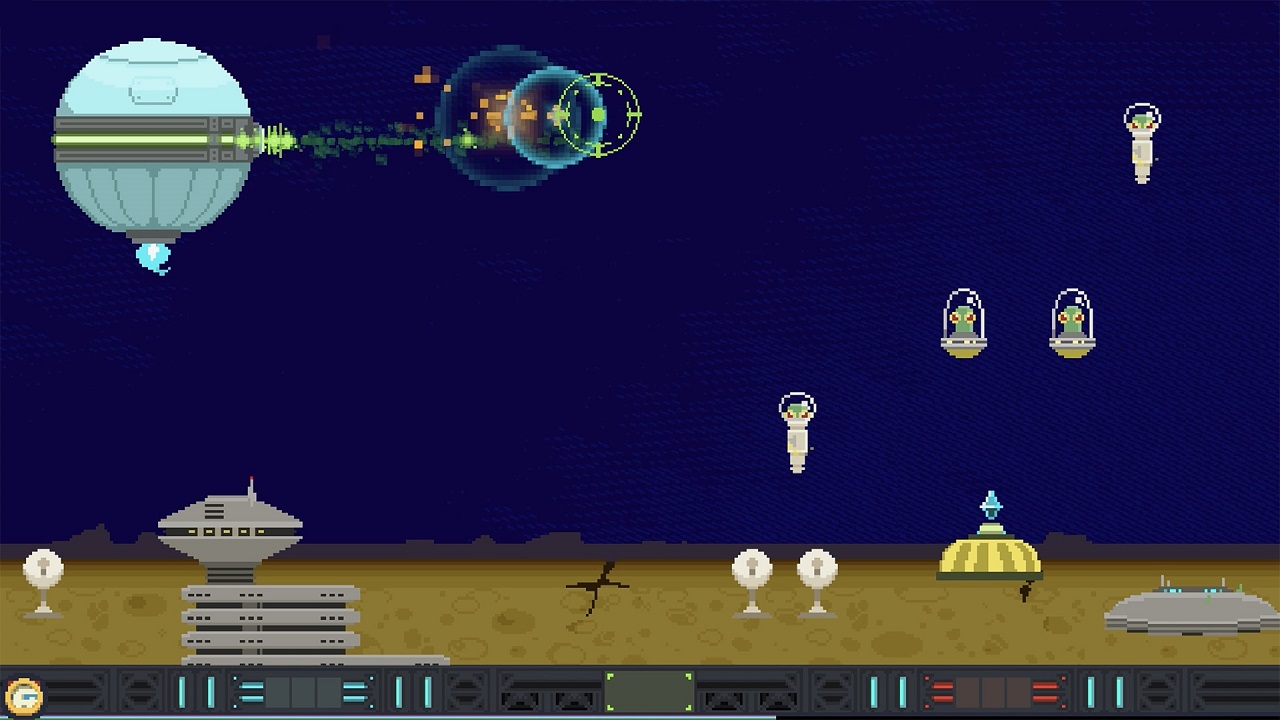The height and width of the screenshot is (720, 1280).
Task: Select the alien astronaut near the right edge
Action: (x=1141, y=140)
